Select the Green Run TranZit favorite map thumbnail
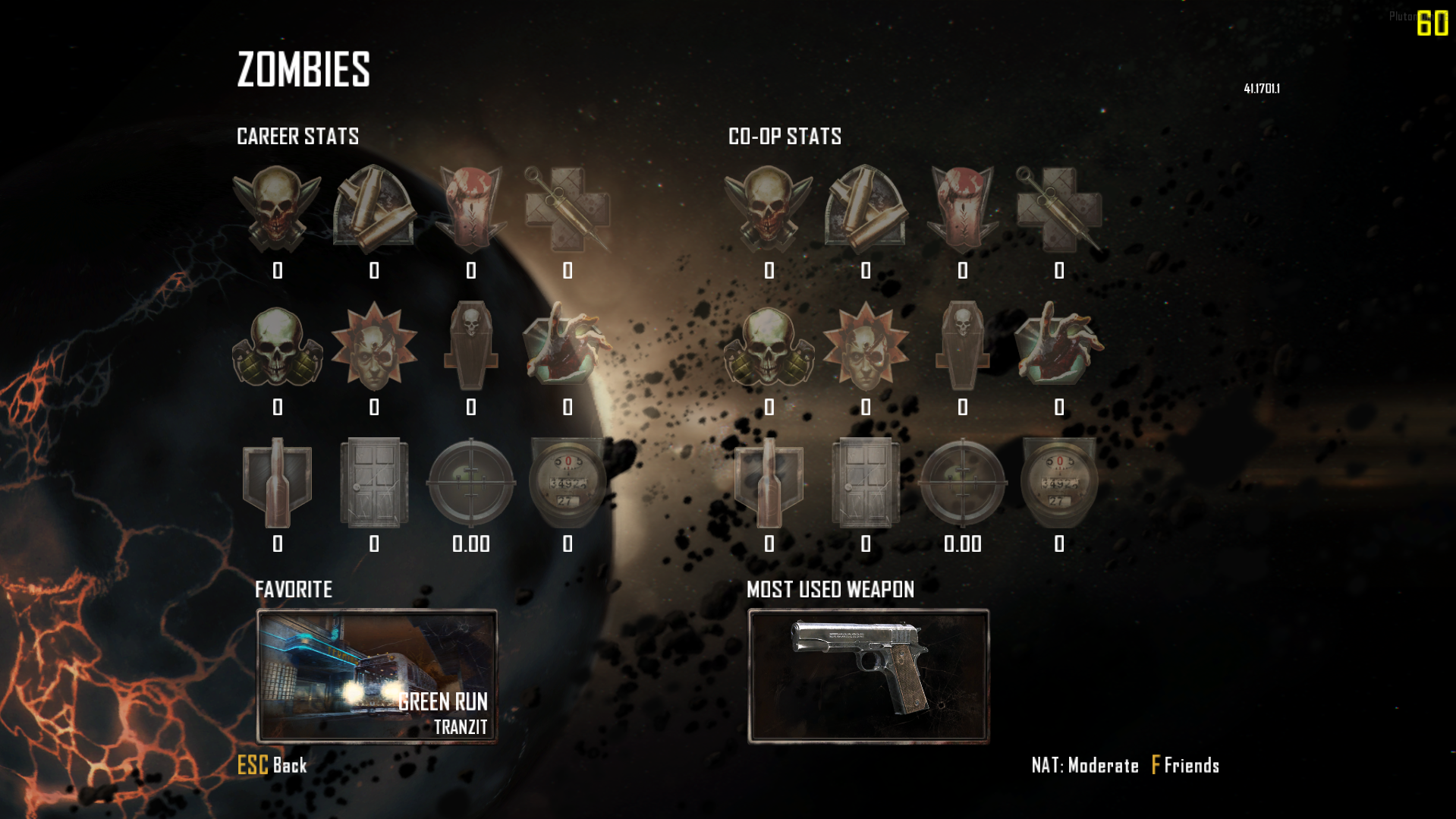 [x=377, y=676]
